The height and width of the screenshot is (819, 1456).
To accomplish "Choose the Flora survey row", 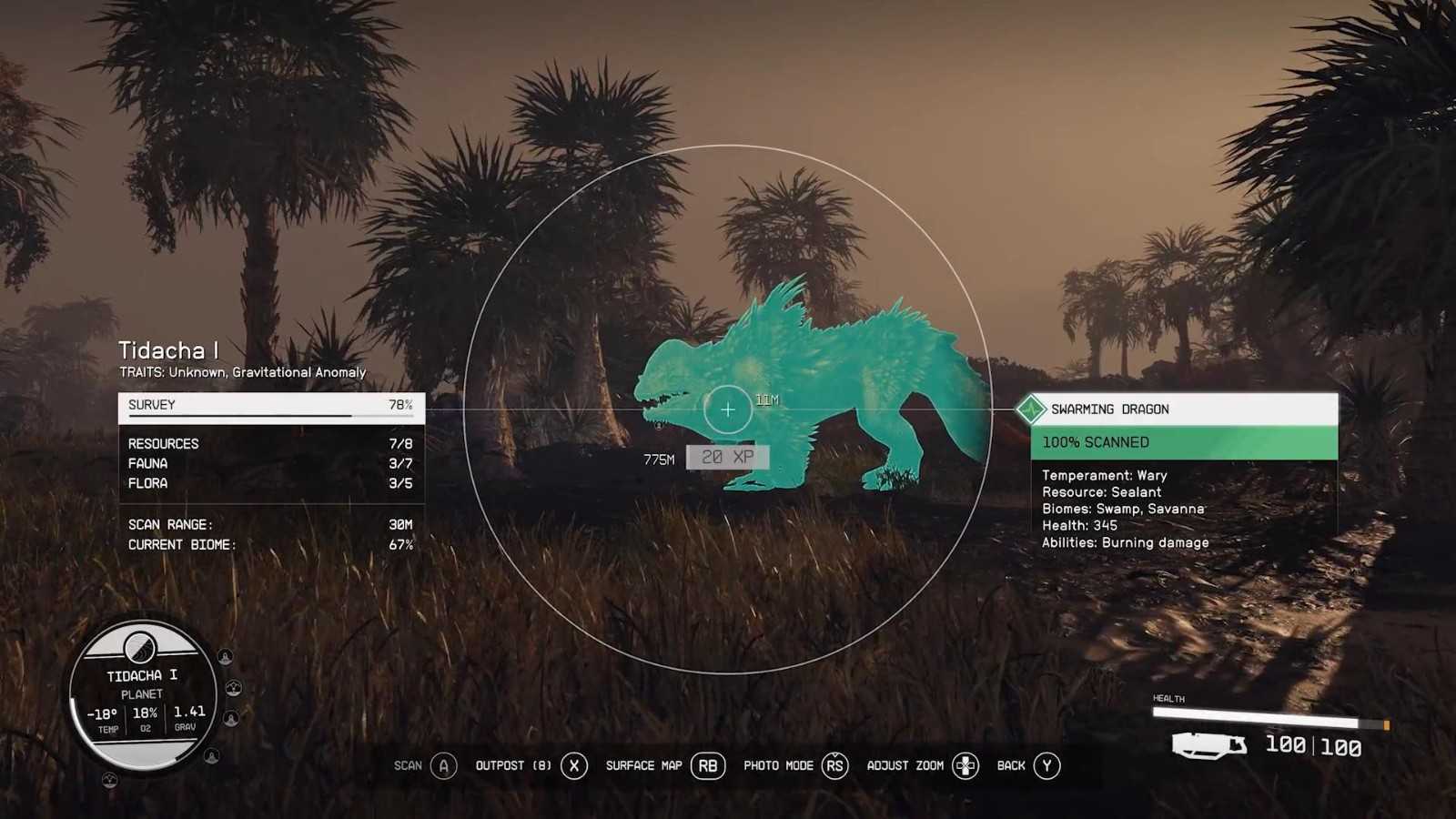I will (270, 483).
